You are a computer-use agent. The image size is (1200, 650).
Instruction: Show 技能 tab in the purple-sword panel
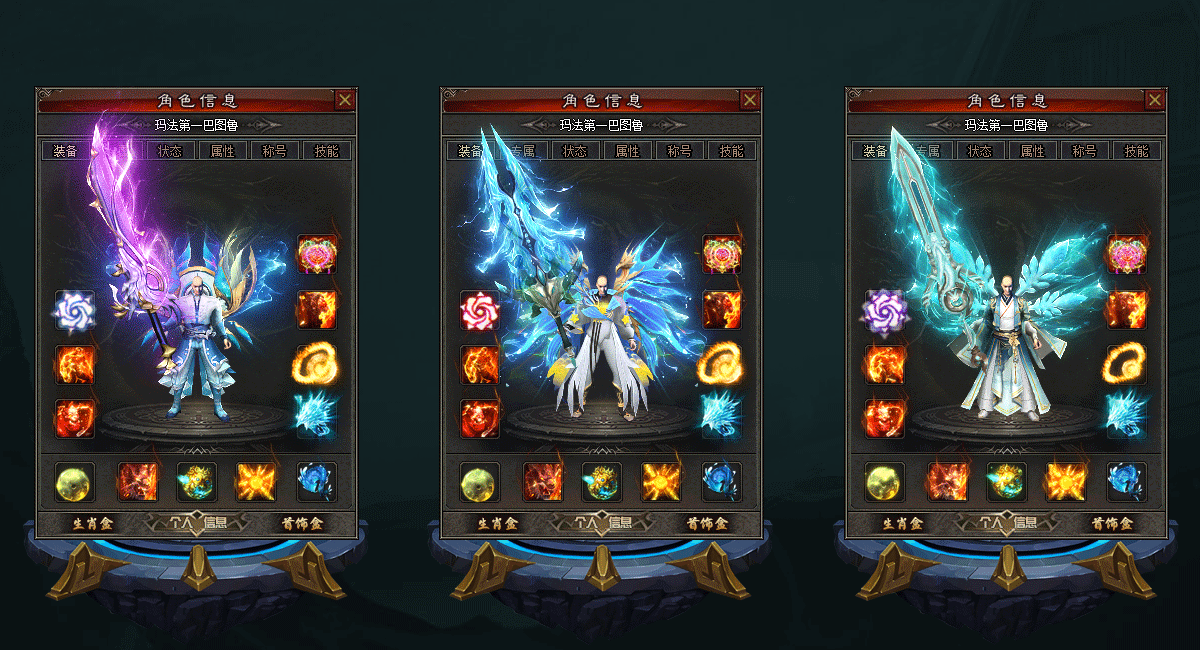(x=326, y=151)
